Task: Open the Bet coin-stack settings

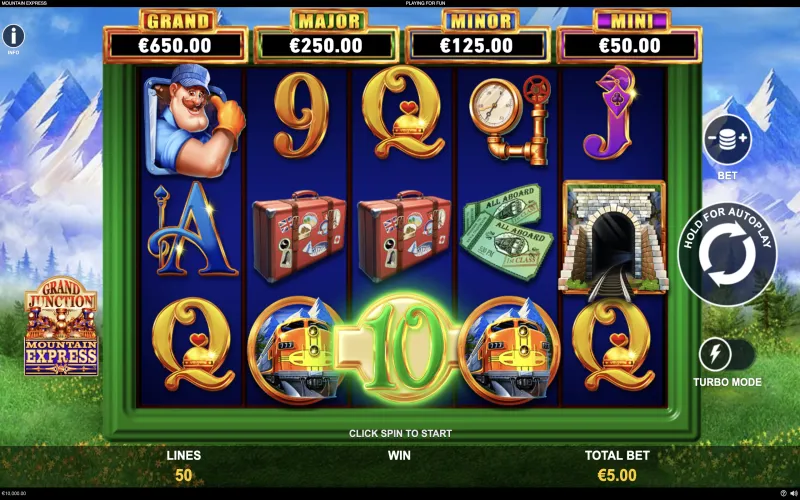Action: point(727,140)
